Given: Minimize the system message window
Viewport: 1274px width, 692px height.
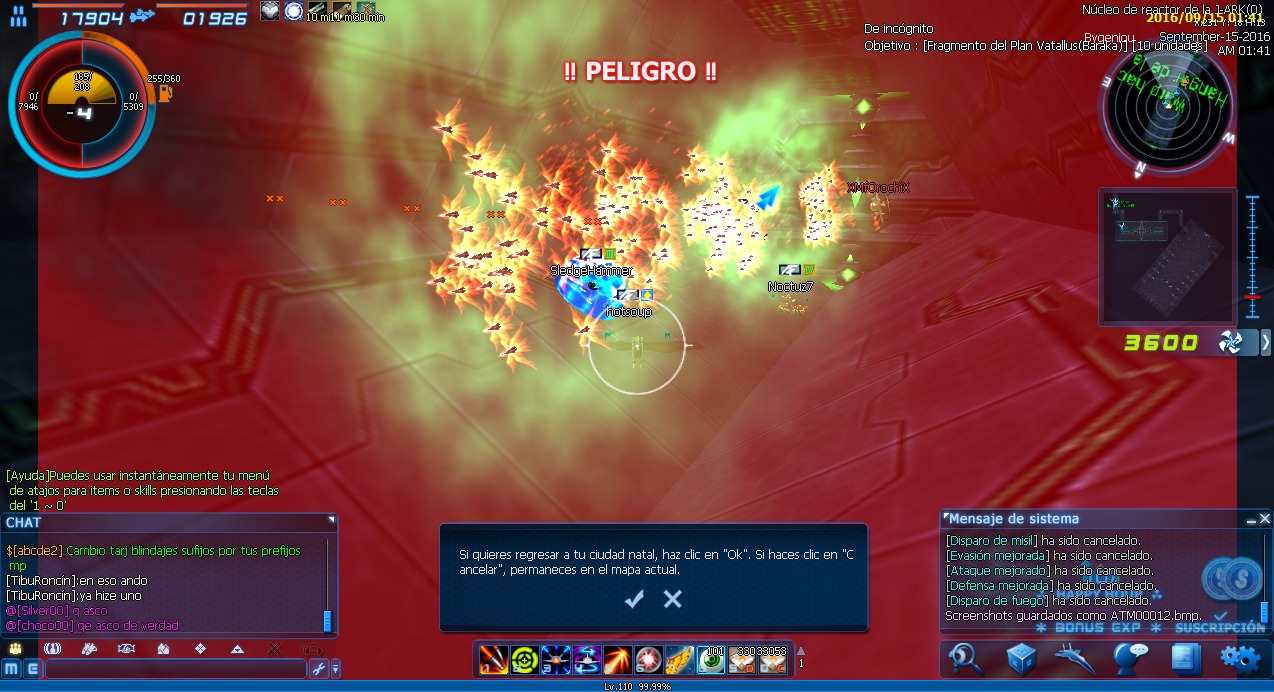Looking at the screenshot, I should pos(1250,519).
